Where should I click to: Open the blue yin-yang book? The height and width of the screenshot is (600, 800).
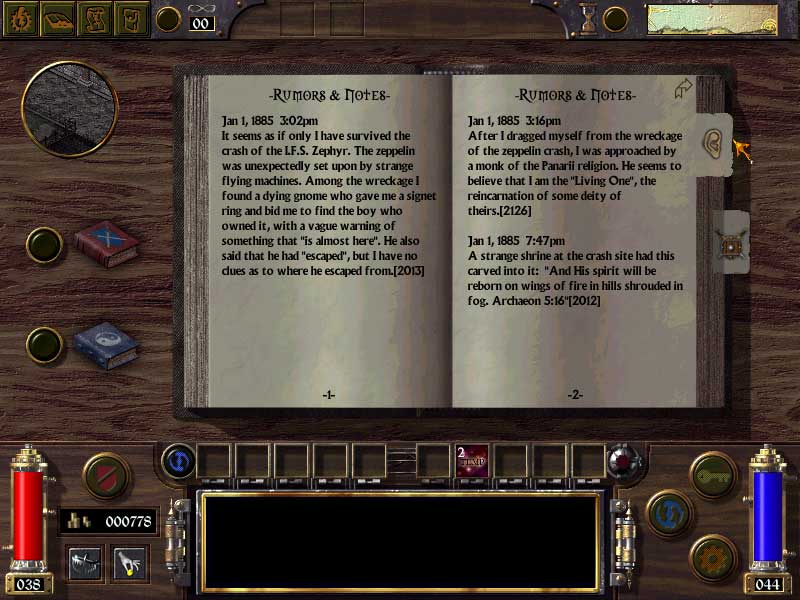pyautogui.click(x=106, y=344)
